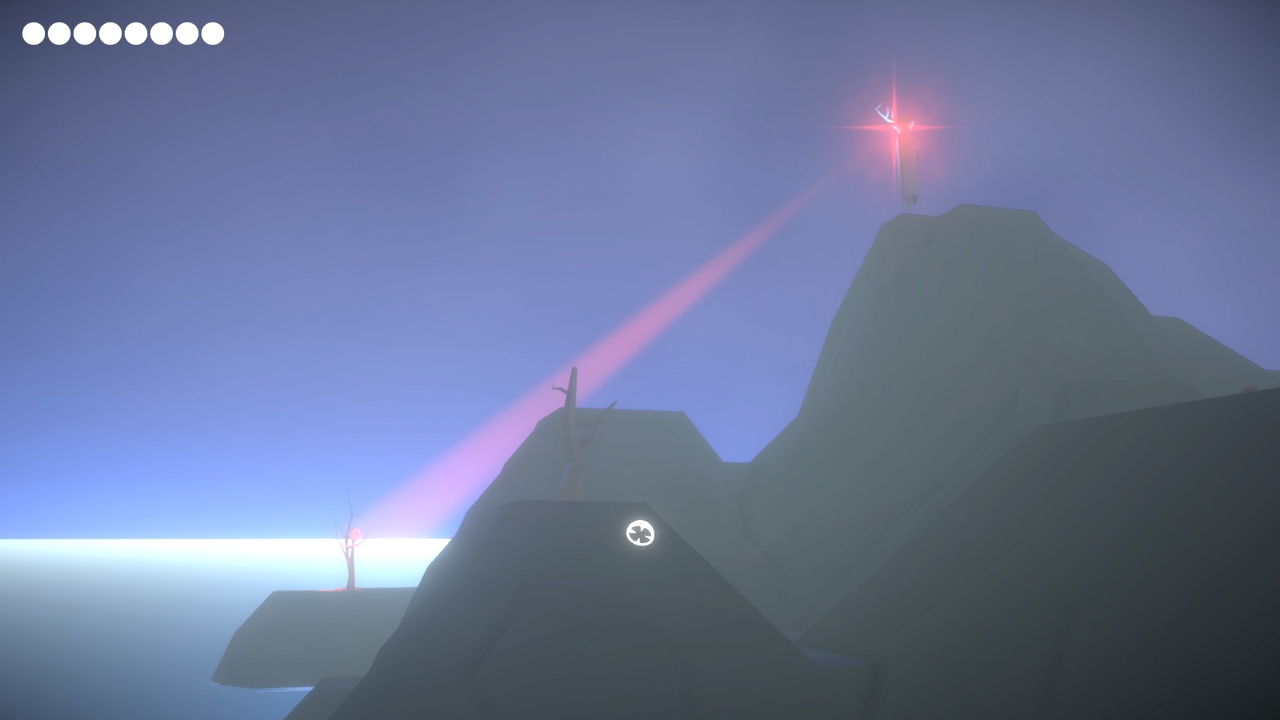Image resolution: width=1280 pixels, height=720 pixels.
Task: Click the stone monolith below the red light
Action: 908,175
